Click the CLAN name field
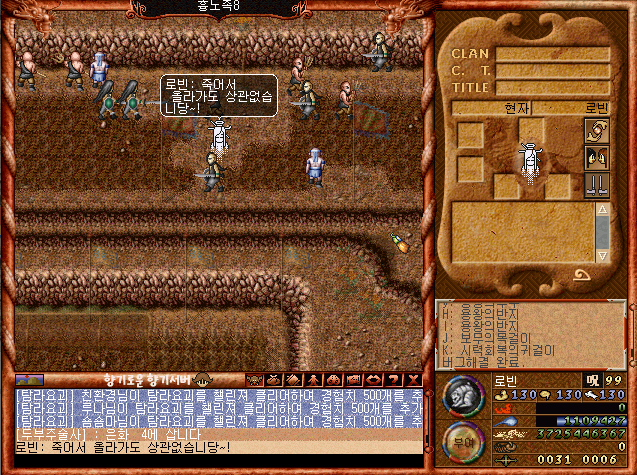 tap(552, 54)
